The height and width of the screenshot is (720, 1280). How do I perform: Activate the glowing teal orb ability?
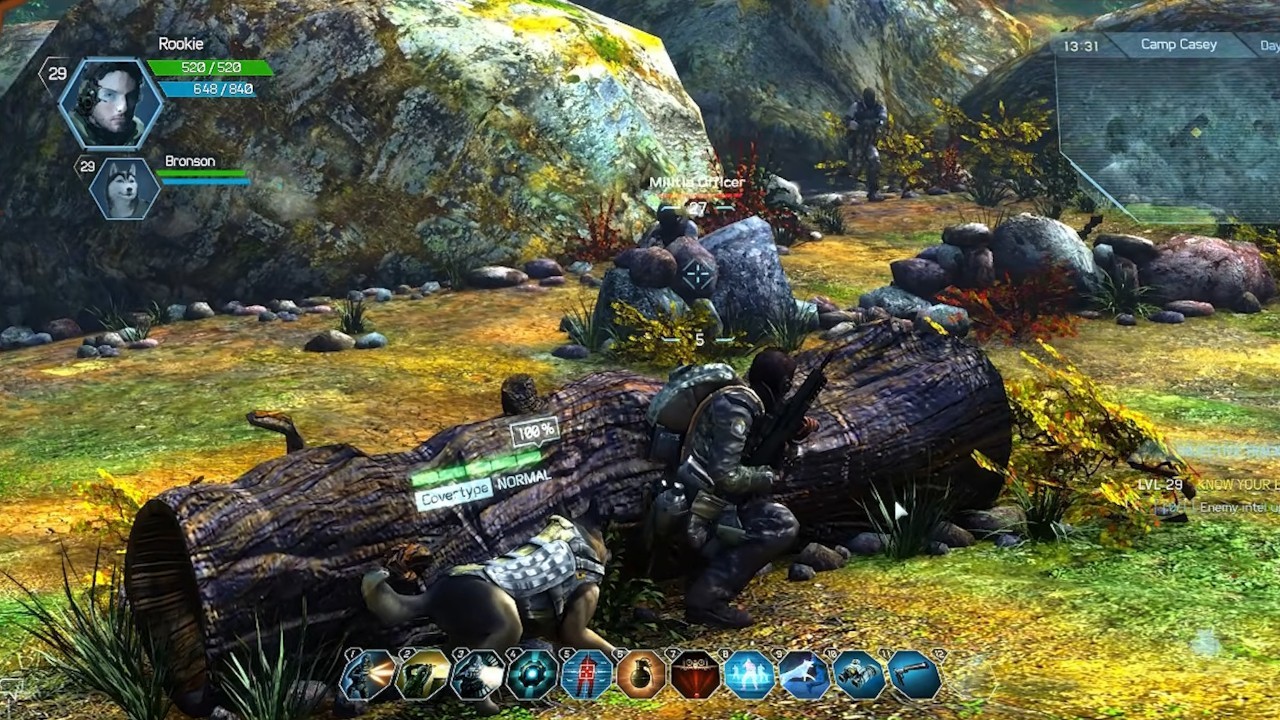[x=532, y=674]
